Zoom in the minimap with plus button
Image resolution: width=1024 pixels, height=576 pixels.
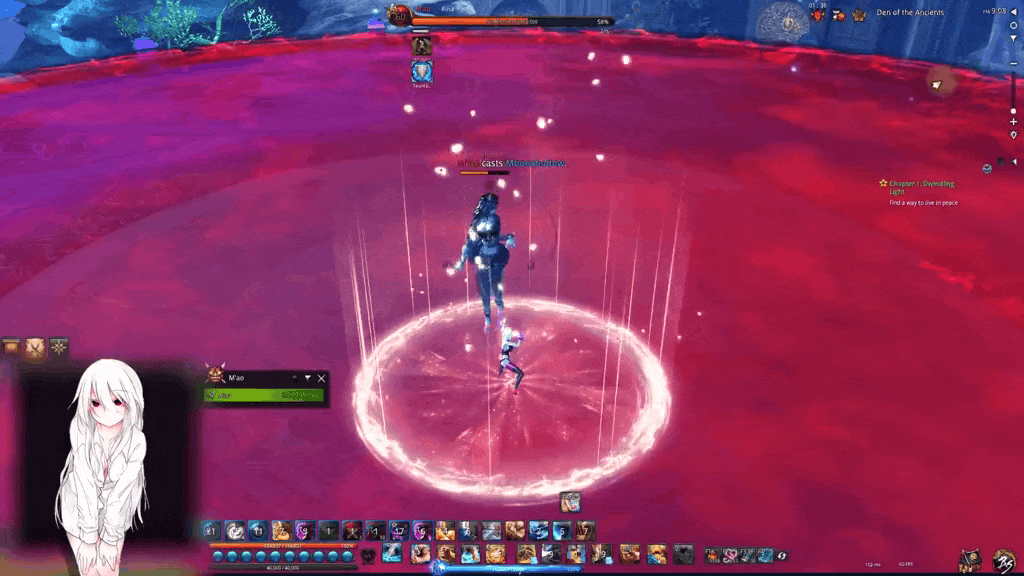(1013, 121)
